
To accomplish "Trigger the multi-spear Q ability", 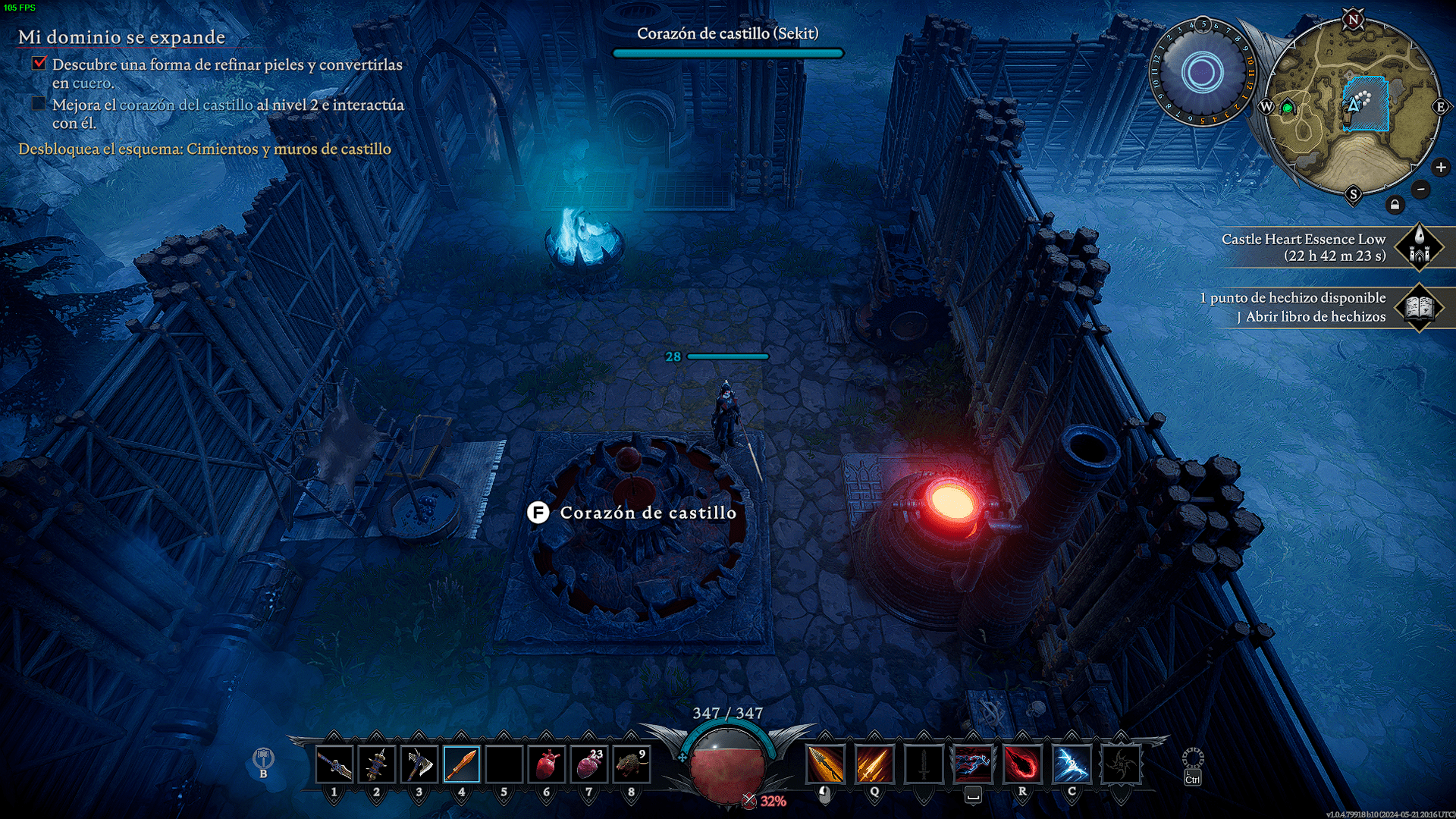I will 874,764.
